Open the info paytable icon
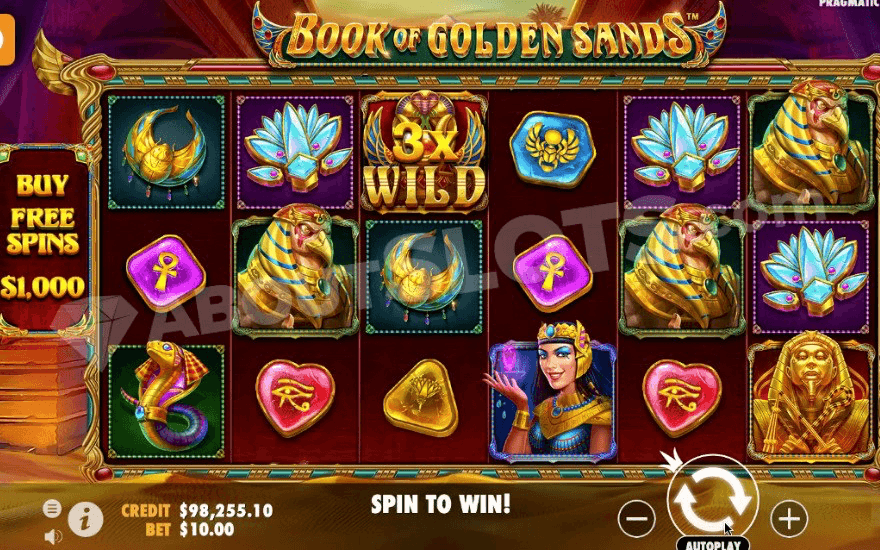This screenshot has height=550, width=880. click(87, 518)
